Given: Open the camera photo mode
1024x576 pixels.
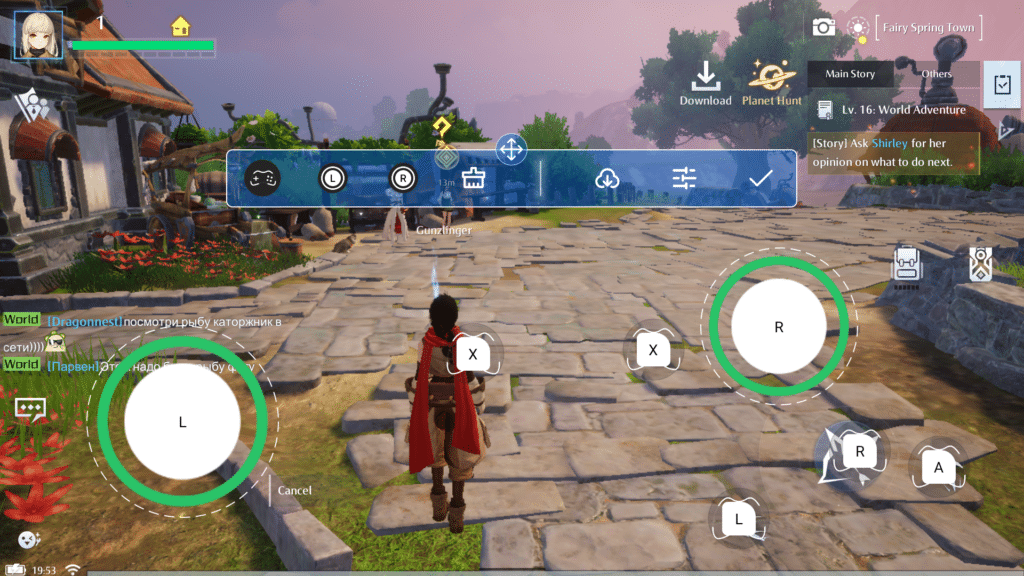Looking at the screenshot, I should (823, 27).
